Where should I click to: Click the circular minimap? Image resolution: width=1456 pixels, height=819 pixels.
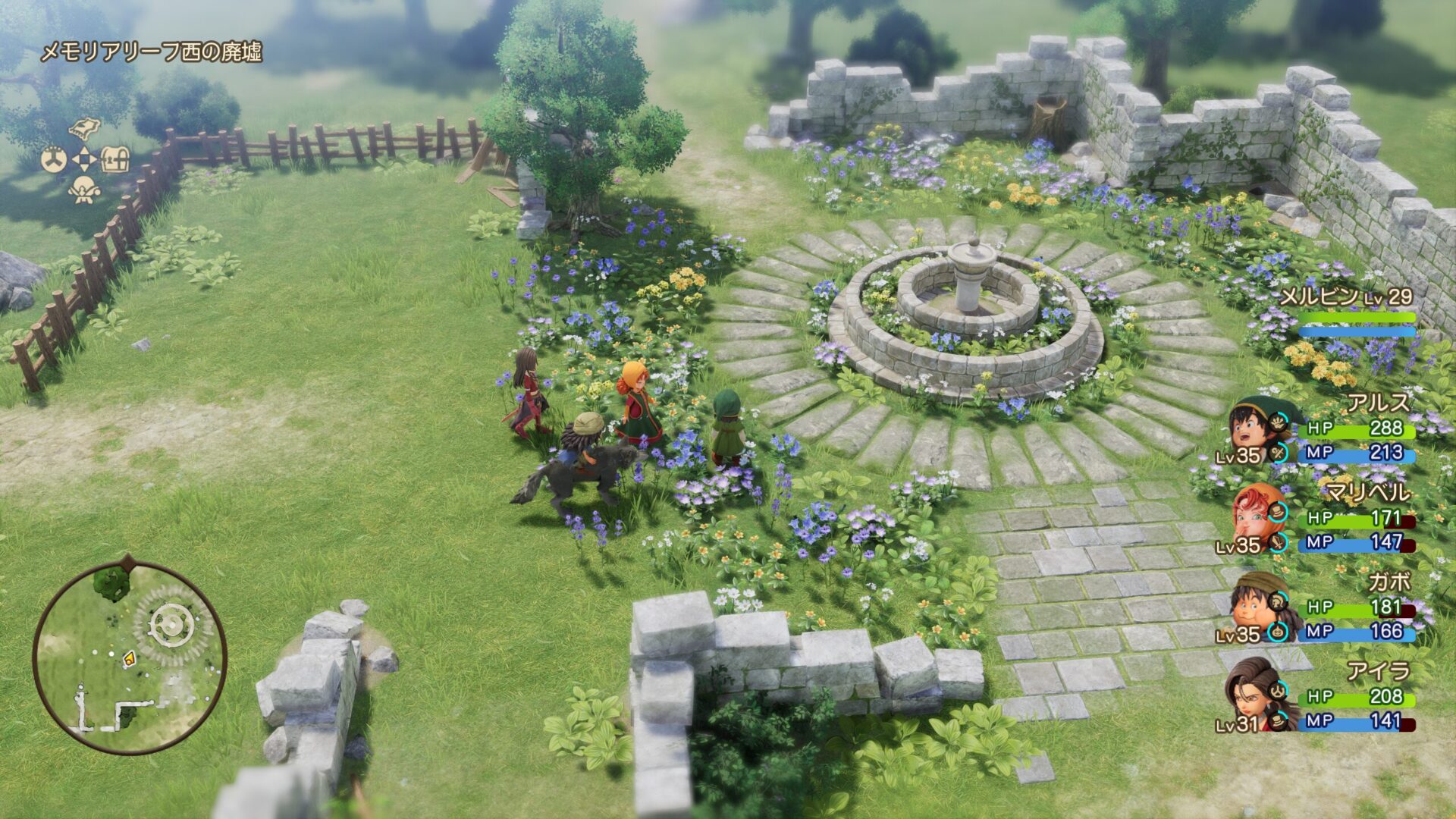tap(130, 657)
